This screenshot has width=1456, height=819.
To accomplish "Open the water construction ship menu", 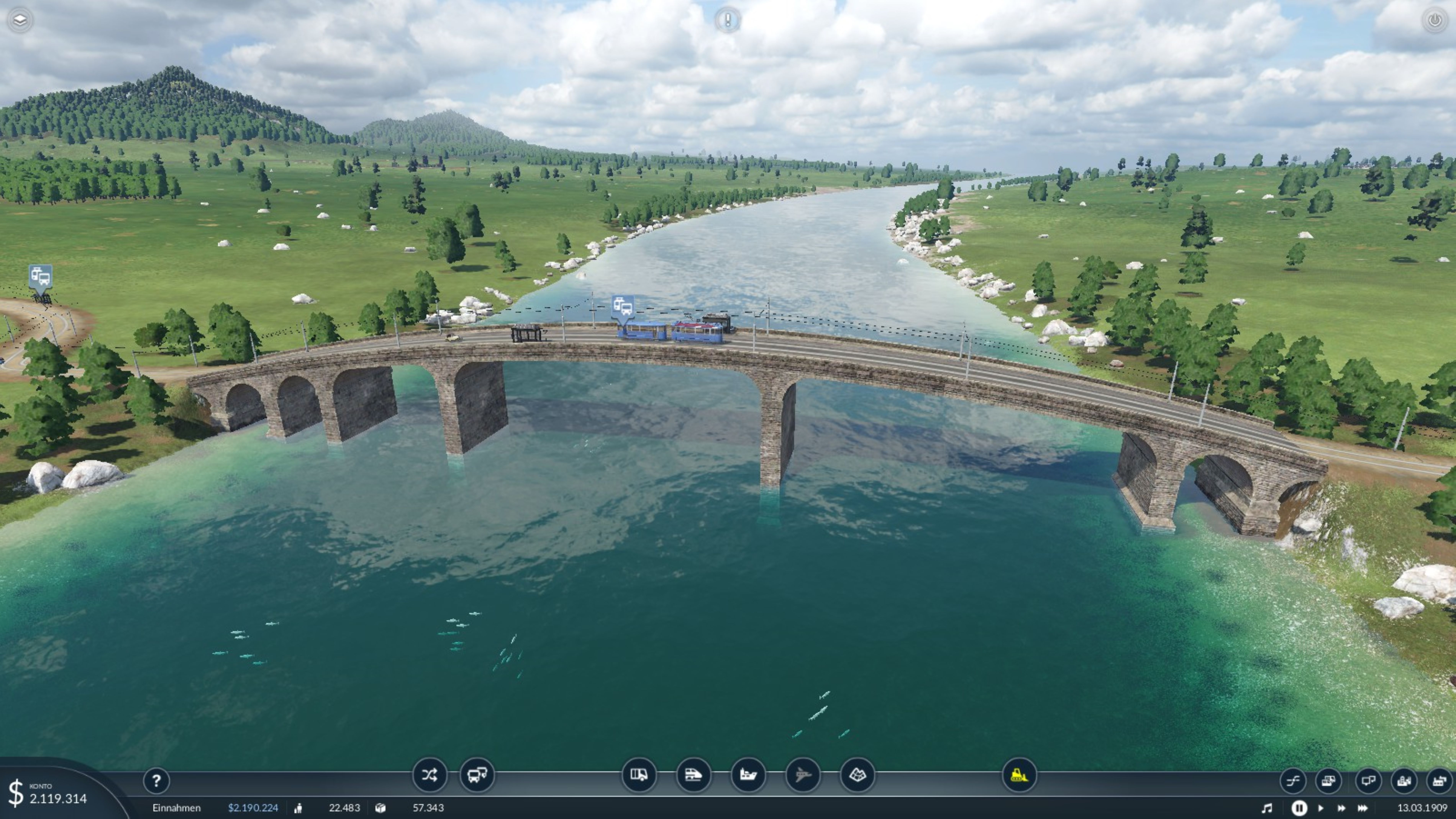I will click(x=748, y=775).
